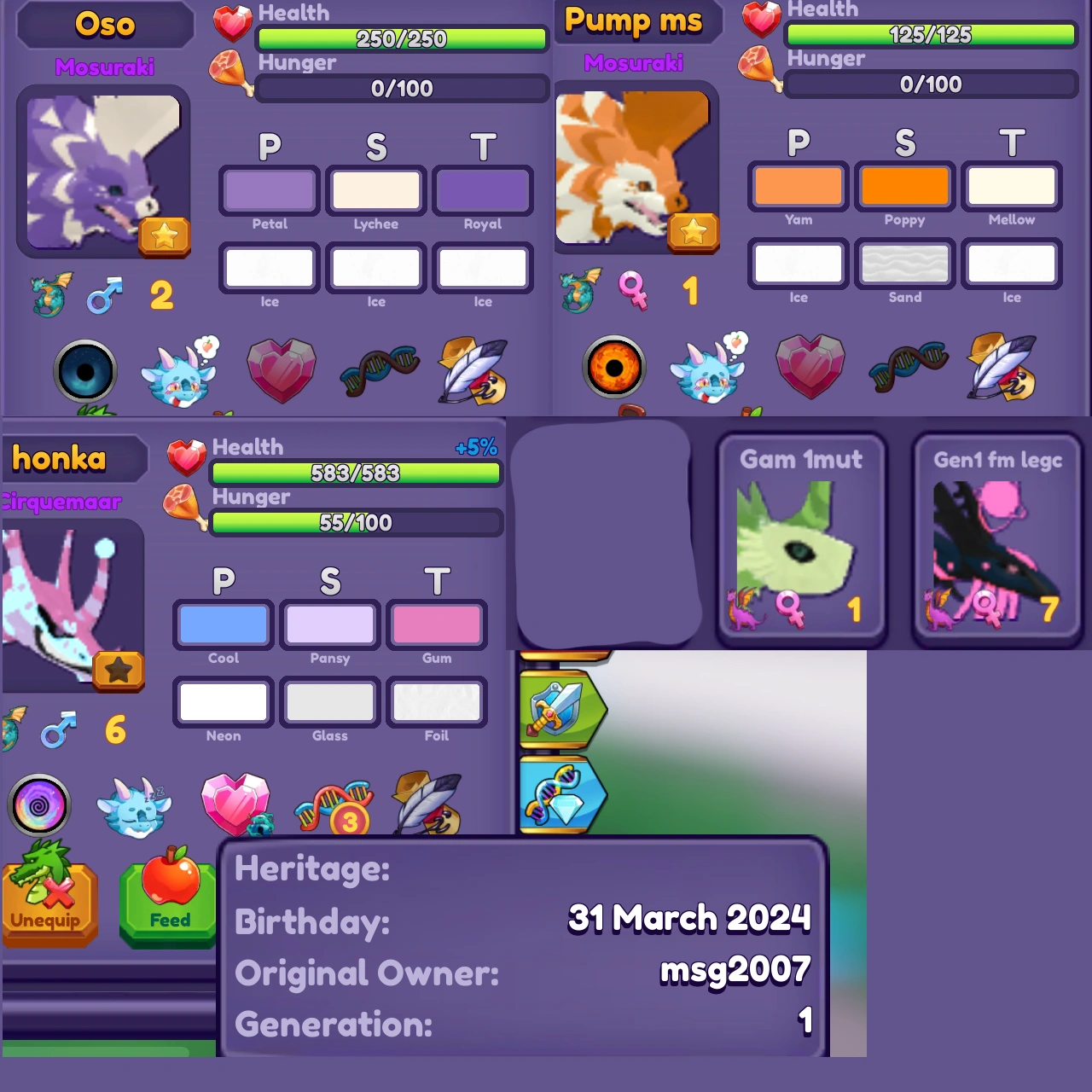1092x1092 pixels.
Task: Select the swirl eye icon on honka's card
Action: [x=39, y=804]
